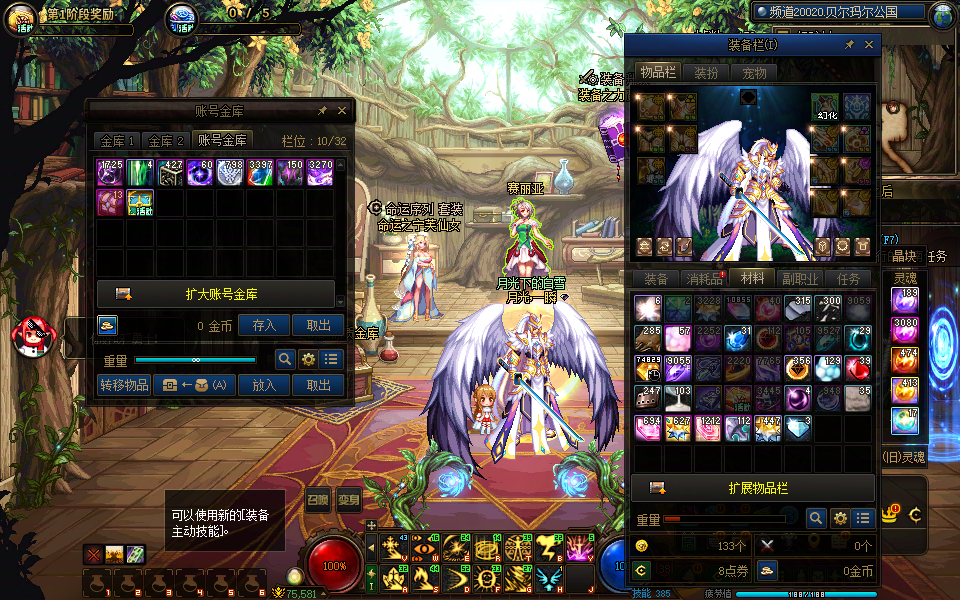Open the inventory gear settings button

tap(840, 518)
